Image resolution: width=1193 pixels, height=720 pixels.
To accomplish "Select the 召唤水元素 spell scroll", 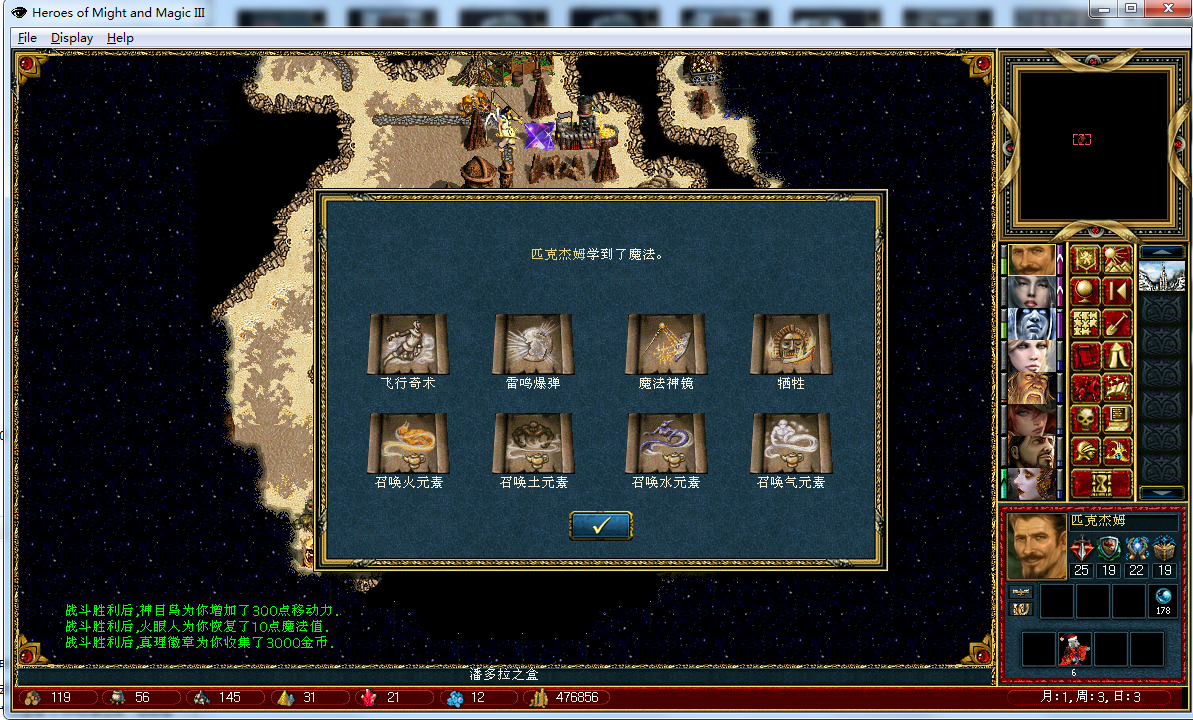I will pos(665,443).
